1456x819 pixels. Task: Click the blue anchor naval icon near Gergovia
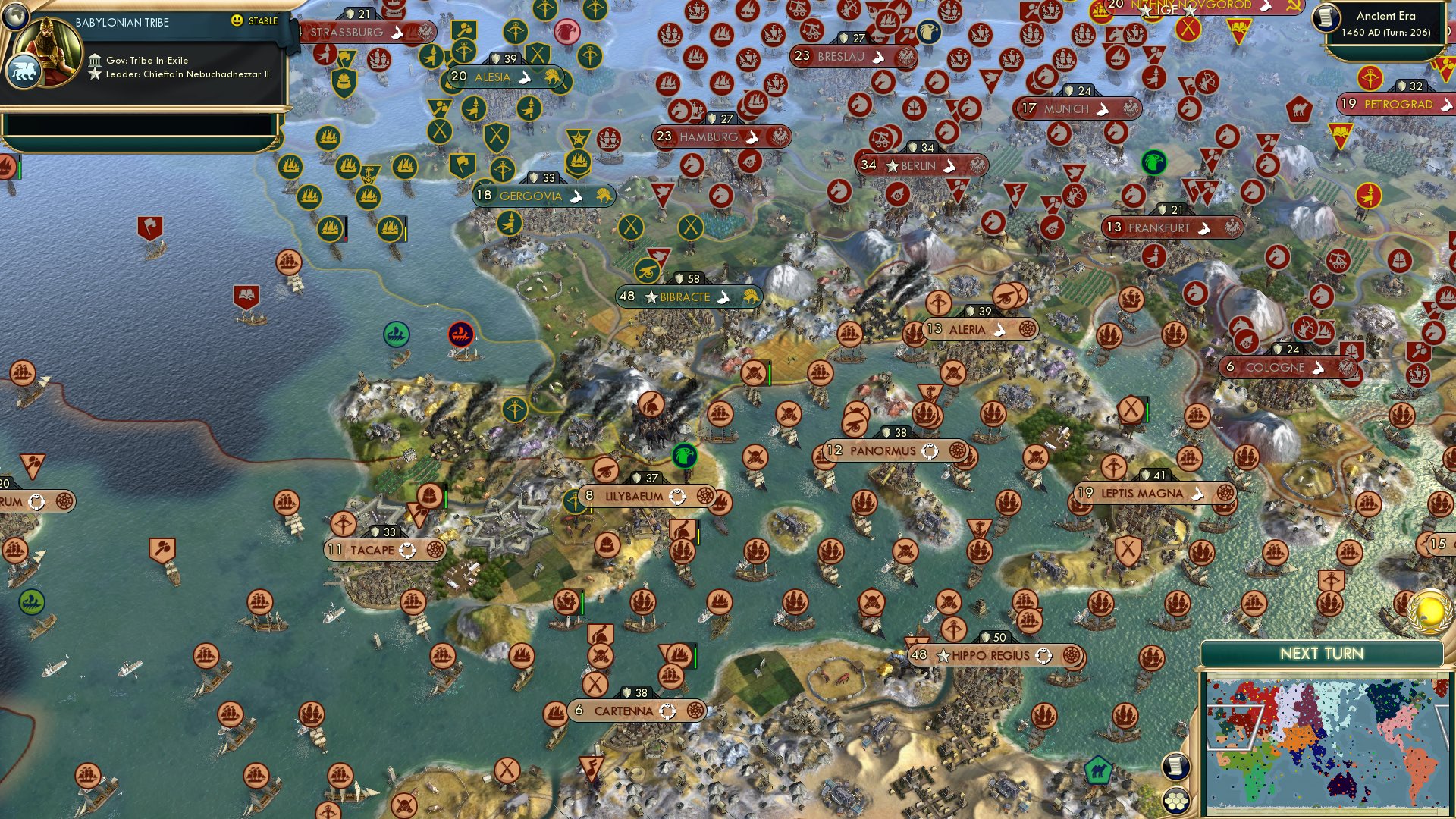point(369,174)
